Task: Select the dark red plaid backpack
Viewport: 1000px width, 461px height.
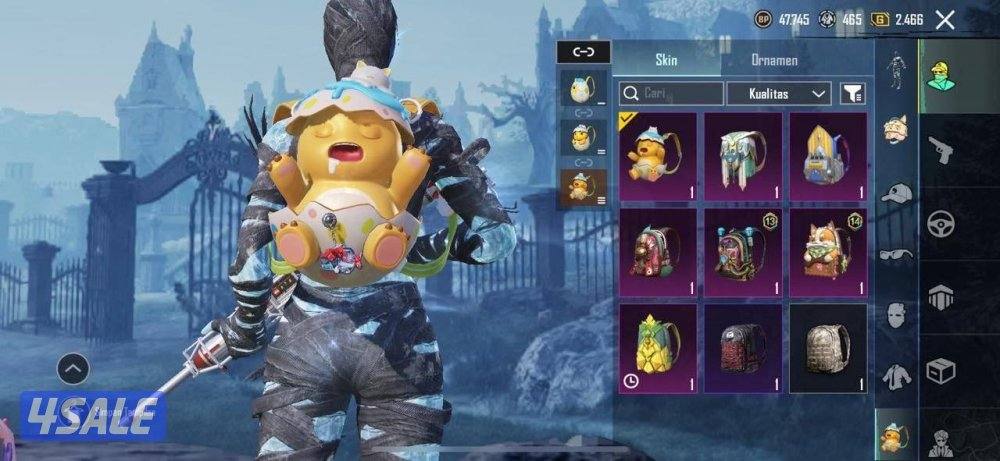Action: 743,346
